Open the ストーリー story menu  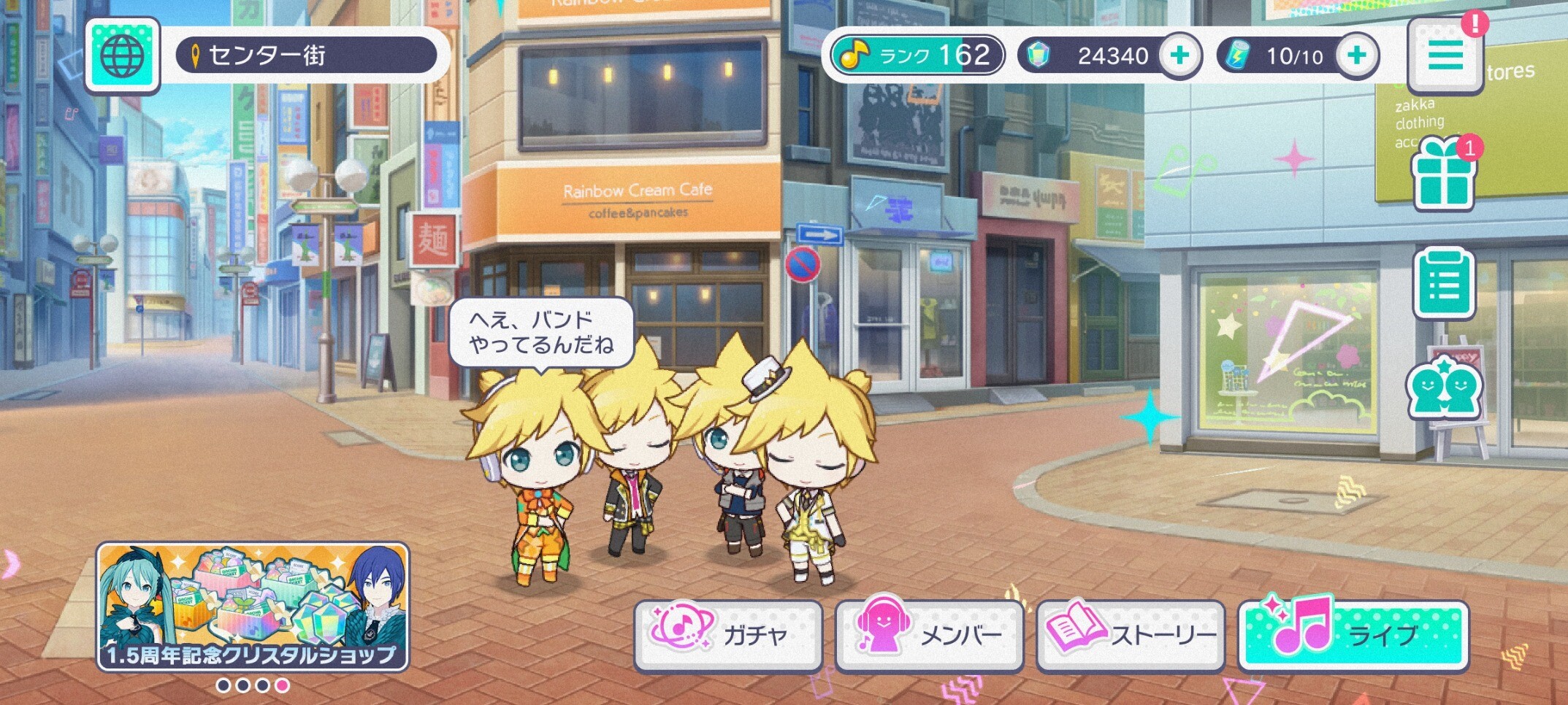pos(1131,634)
